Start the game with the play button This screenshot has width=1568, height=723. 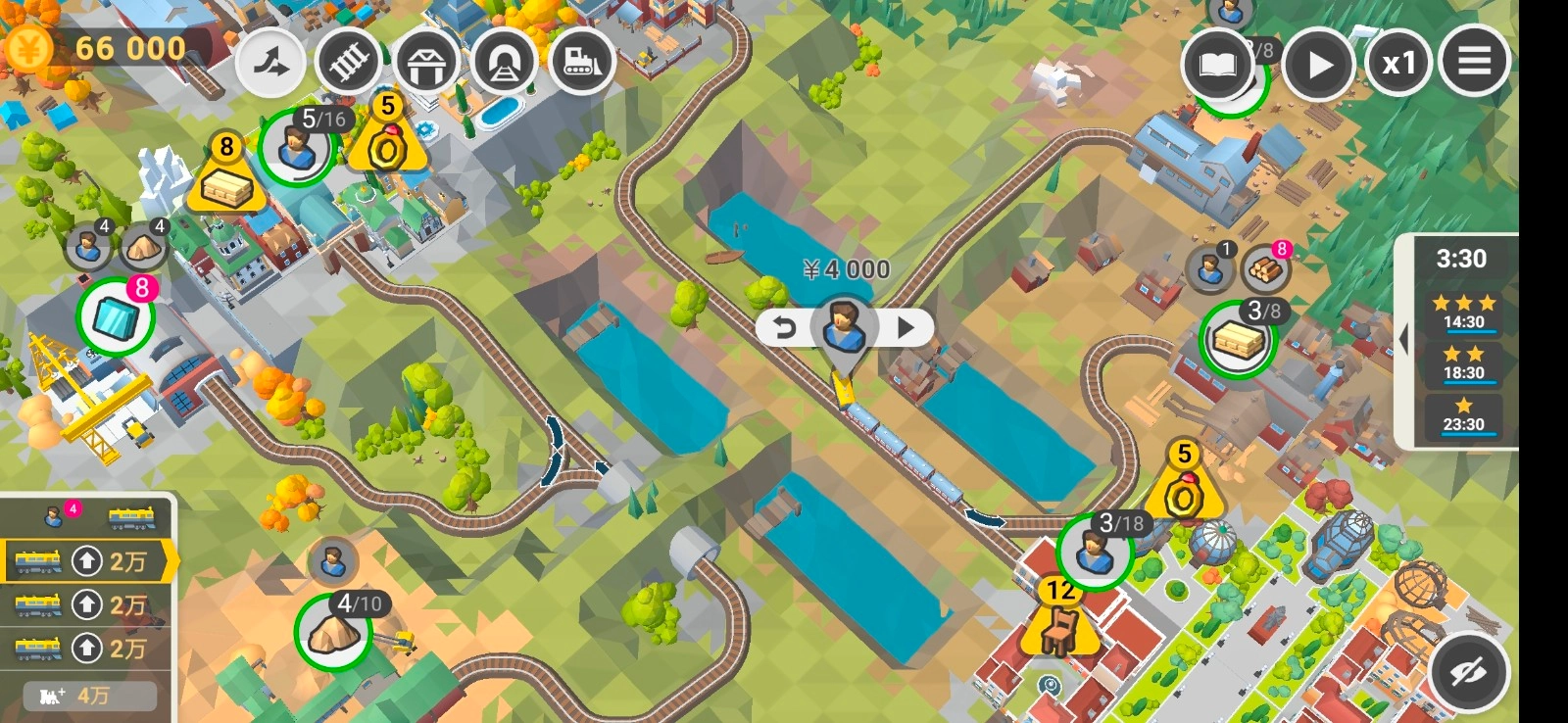coord(1319,65)
